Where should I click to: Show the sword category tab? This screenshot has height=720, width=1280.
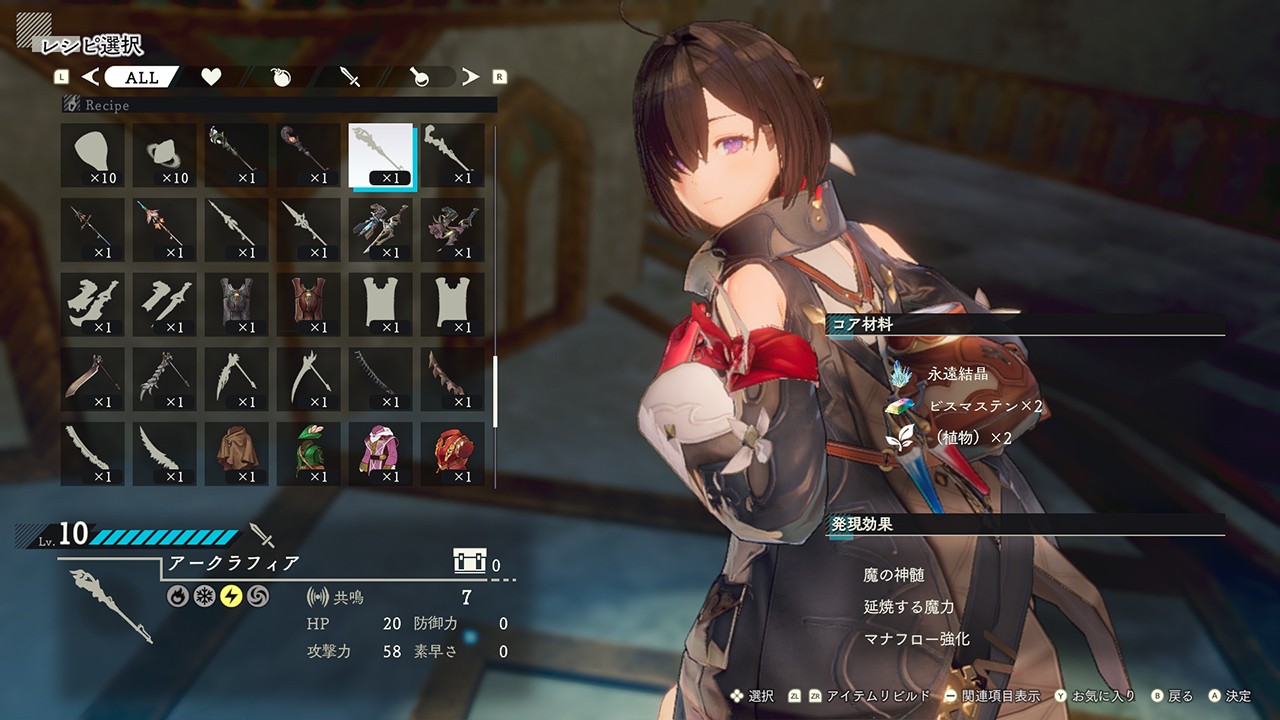click(x=350, y=77)
